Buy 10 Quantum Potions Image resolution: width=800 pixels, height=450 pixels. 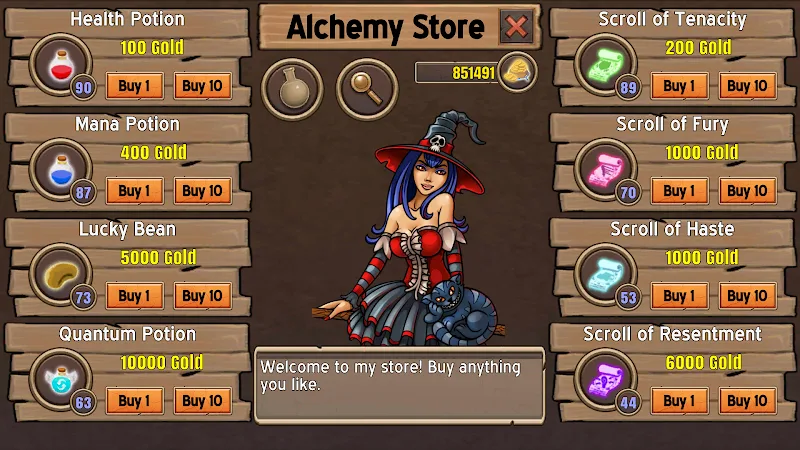pos(202,401)
